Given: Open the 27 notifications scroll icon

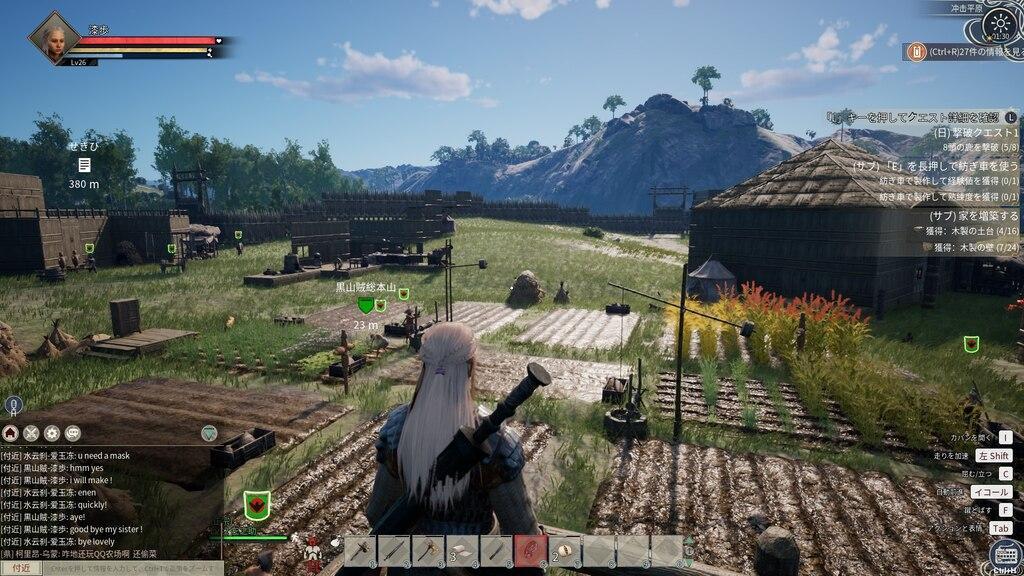Looking at the screenshot, I should pyautogui.click(x=915, y=52).
